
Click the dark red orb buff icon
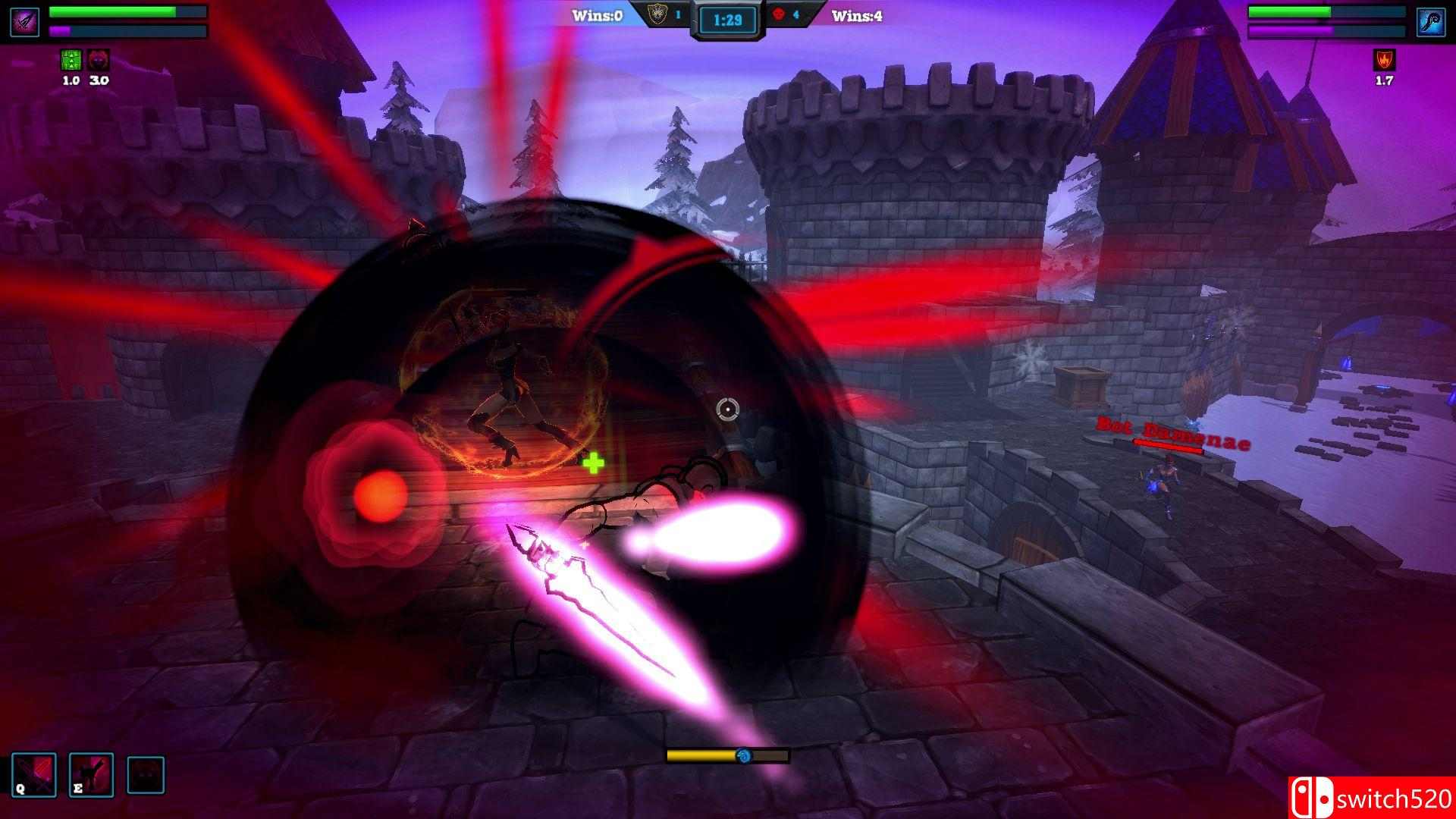(x=99, y=61)
